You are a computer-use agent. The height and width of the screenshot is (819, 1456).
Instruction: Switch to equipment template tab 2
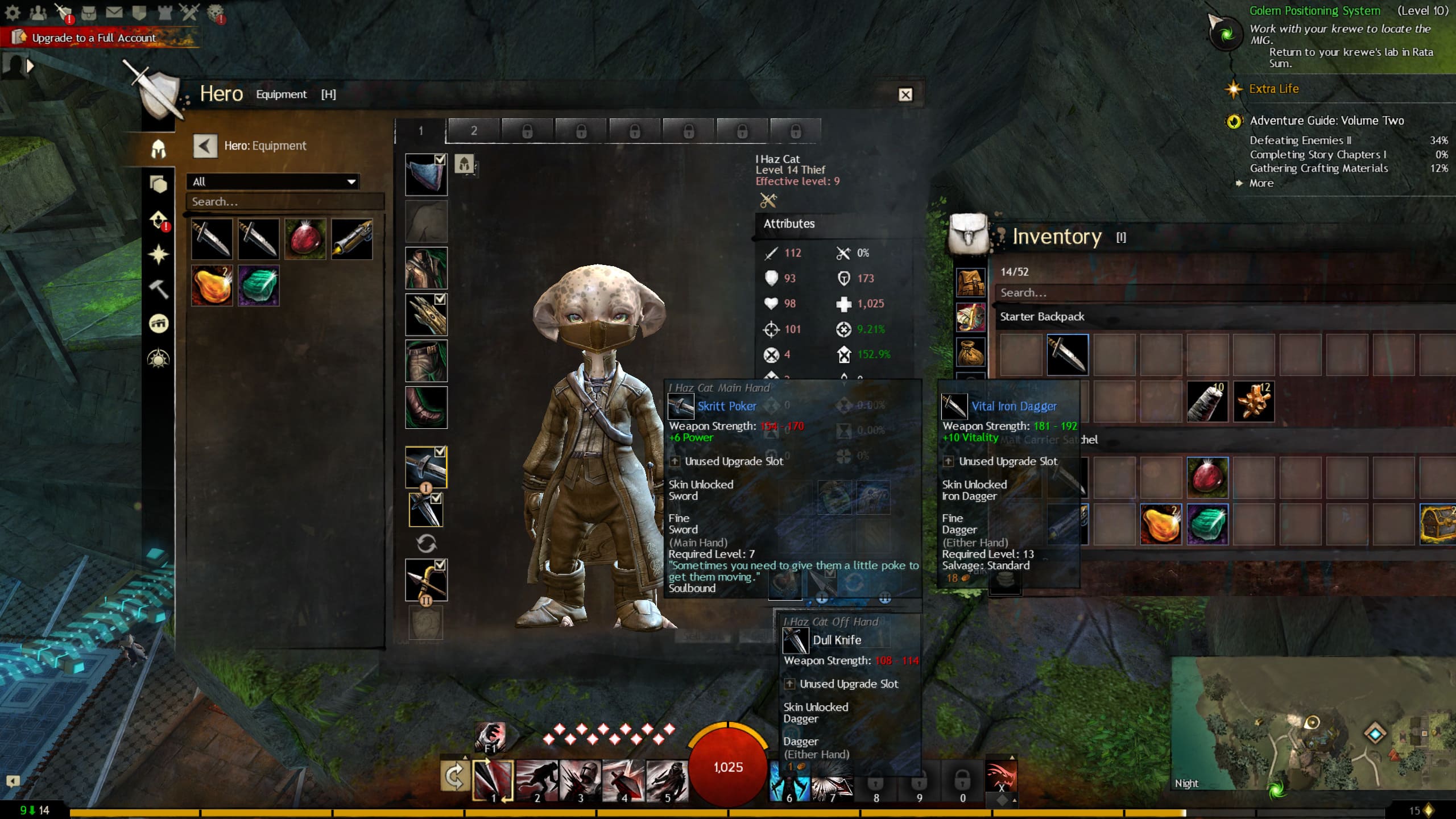tap(473, 131)
